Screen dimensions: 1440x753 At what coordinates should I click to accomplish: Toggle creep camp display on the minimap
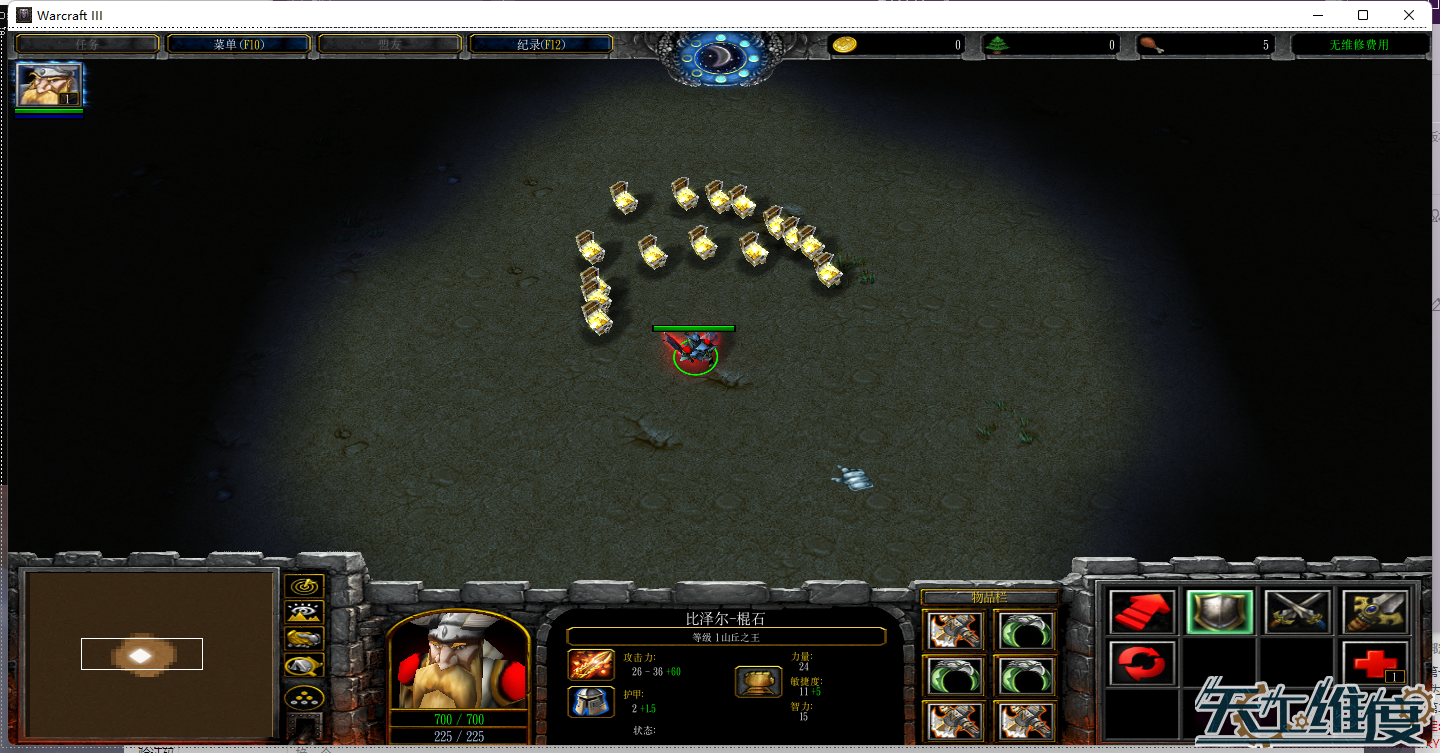tap(304, 665)
